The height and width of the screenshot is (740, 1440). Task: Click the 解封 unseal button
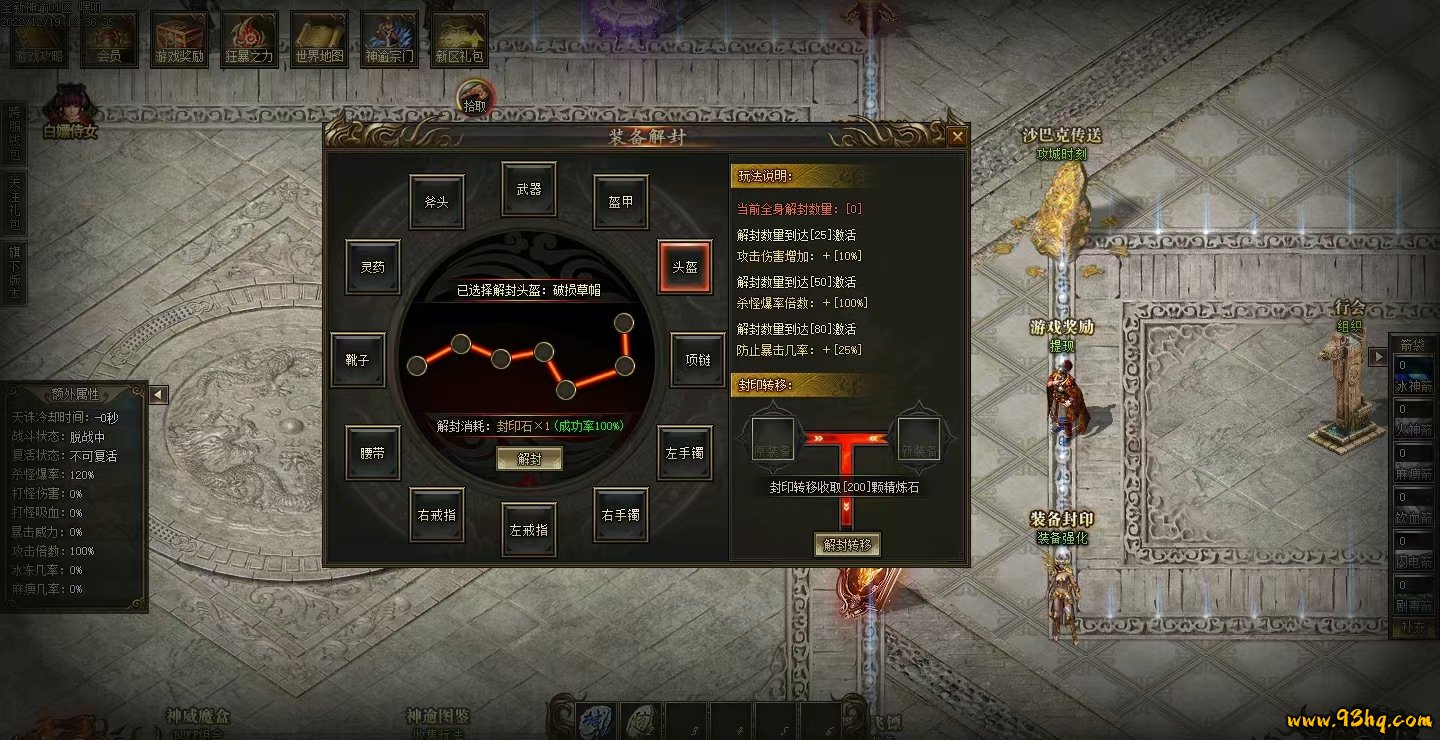point(529,458)
